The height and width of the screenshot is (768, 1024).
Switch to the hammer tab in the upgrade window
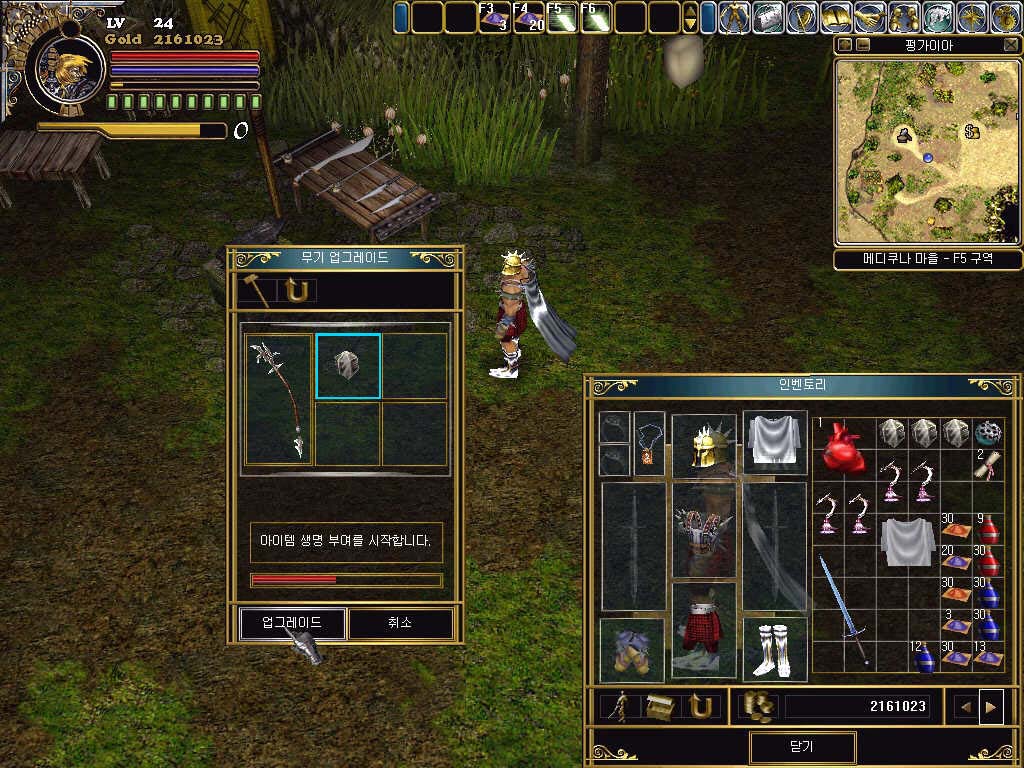tap(258, 291)
